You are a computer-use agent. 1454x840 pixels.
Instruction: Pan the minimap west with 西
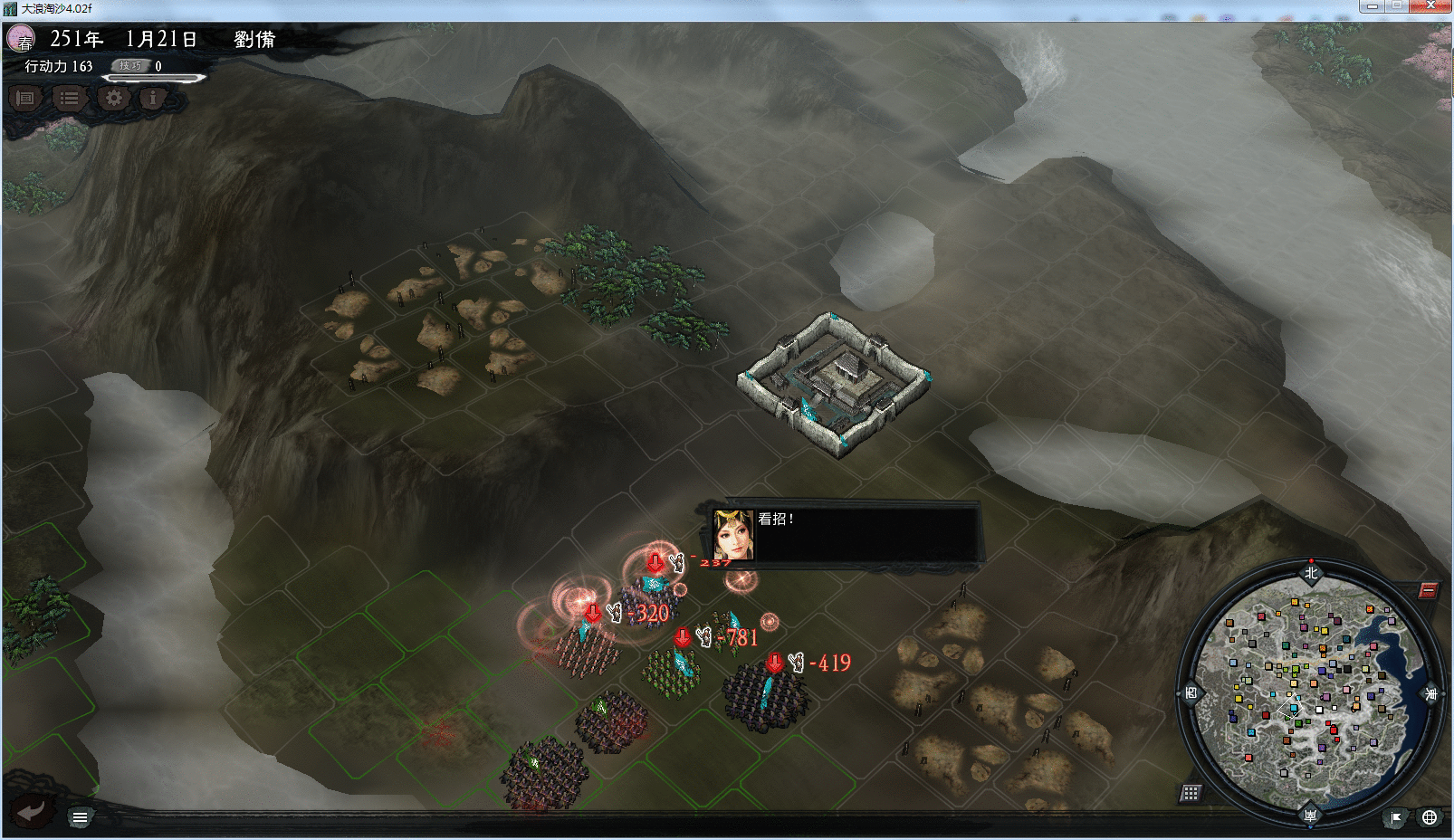point(1191,694)
